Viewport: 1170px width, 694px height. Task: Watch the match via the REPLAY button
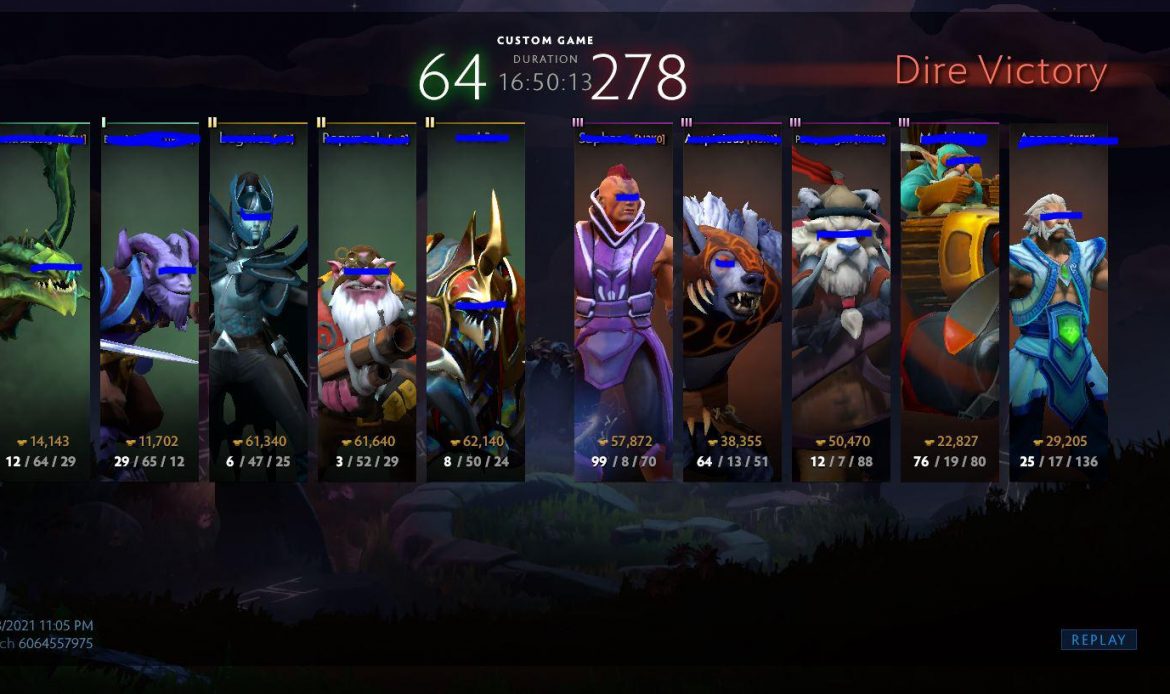[x=1098, y=640]
